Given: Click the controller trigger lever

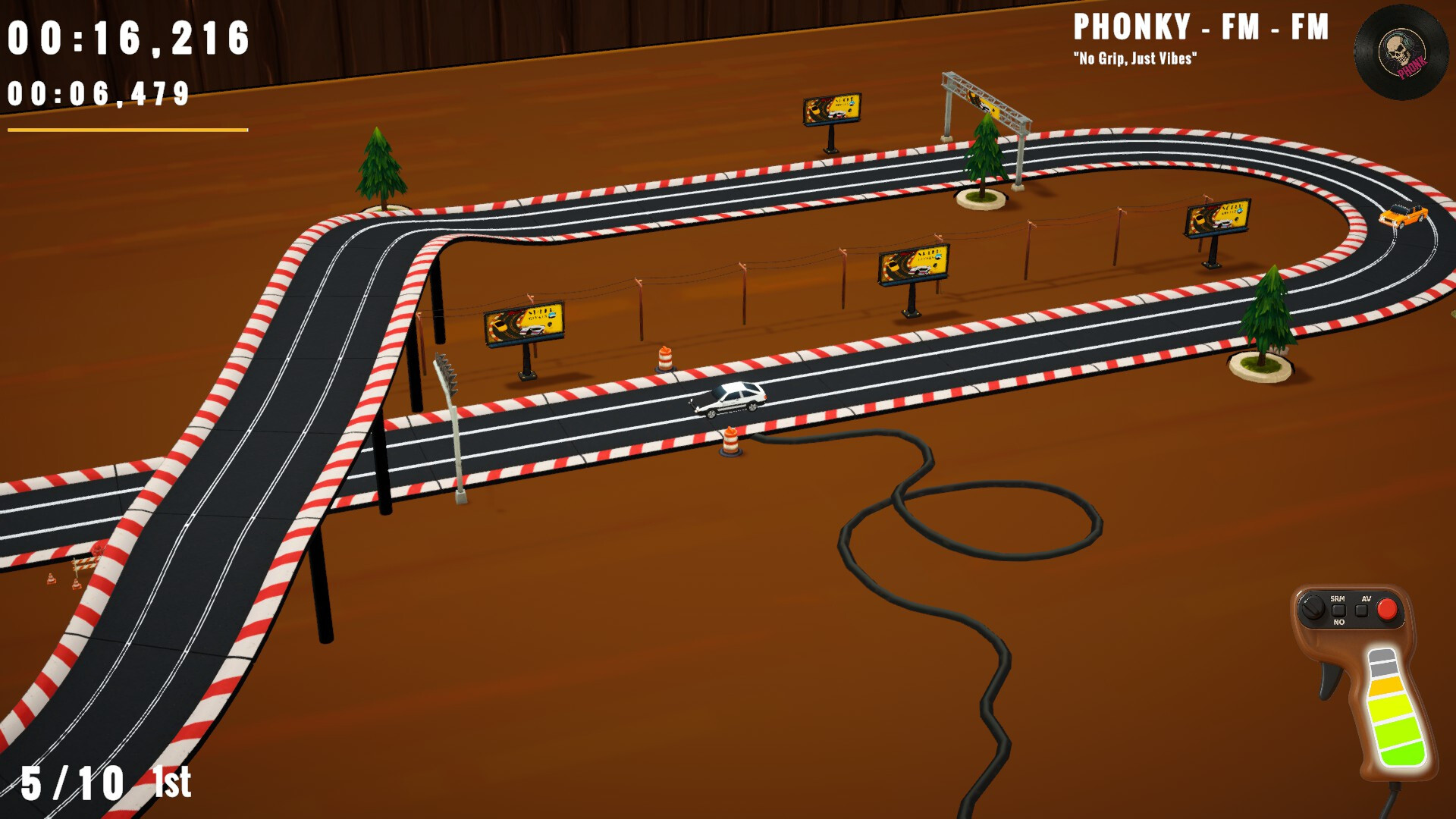Looking at the screenshot, I should point(1329,679).
